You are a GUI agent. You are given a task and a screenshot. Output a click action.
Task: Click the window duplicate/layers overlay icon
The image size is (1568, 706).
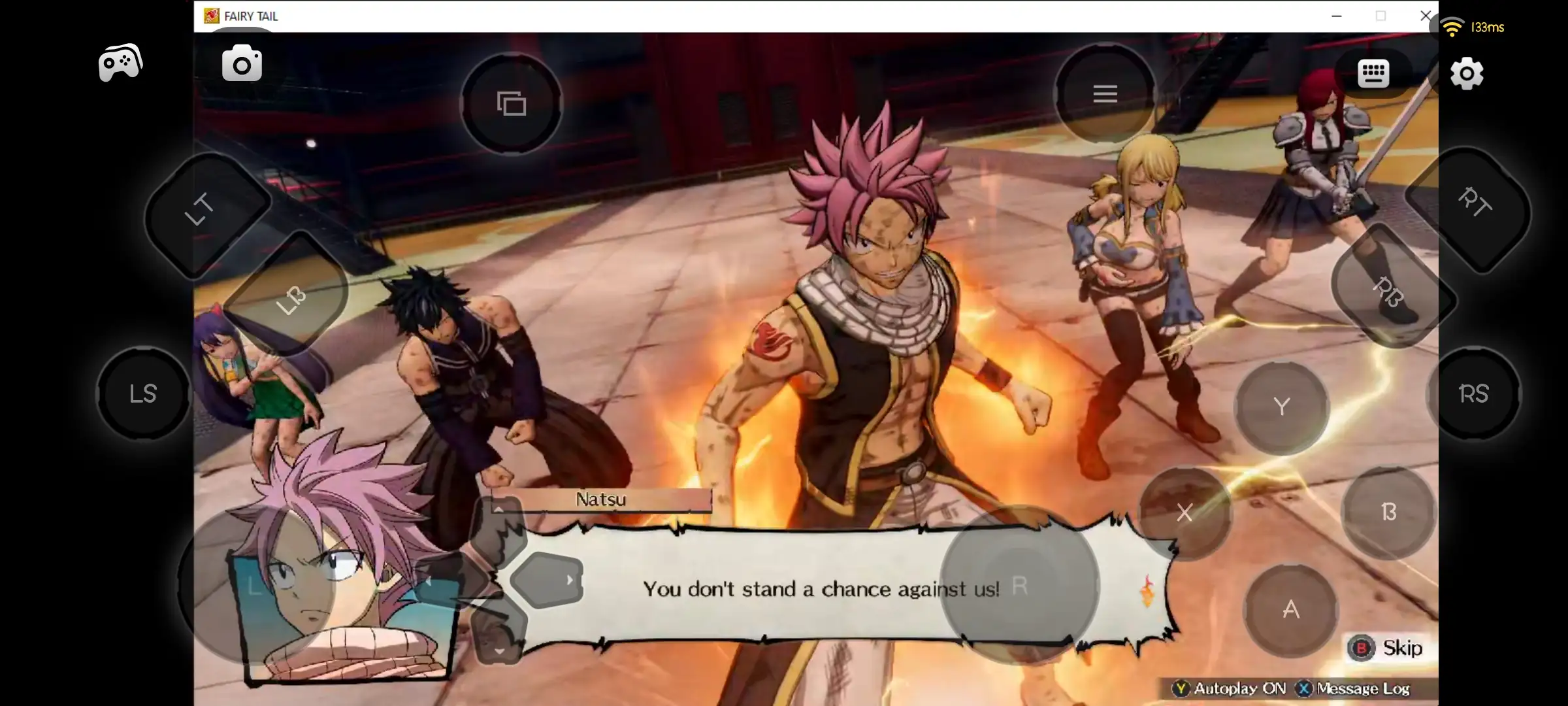(512, 103)
